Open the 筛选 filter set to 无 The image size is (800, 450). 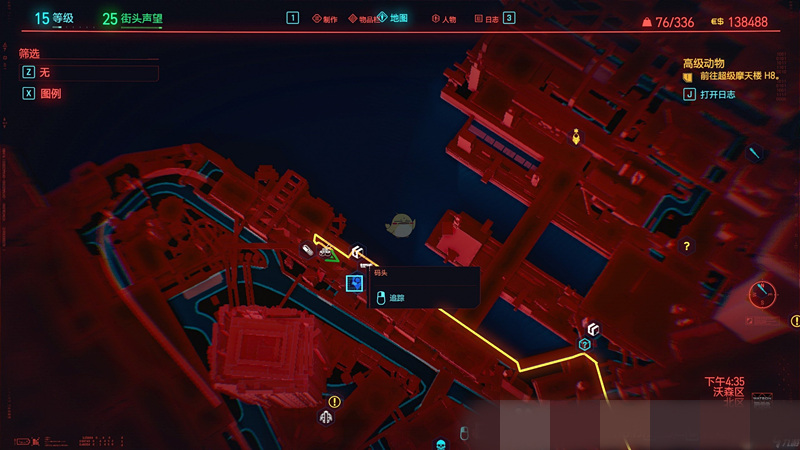coord(90,73)
